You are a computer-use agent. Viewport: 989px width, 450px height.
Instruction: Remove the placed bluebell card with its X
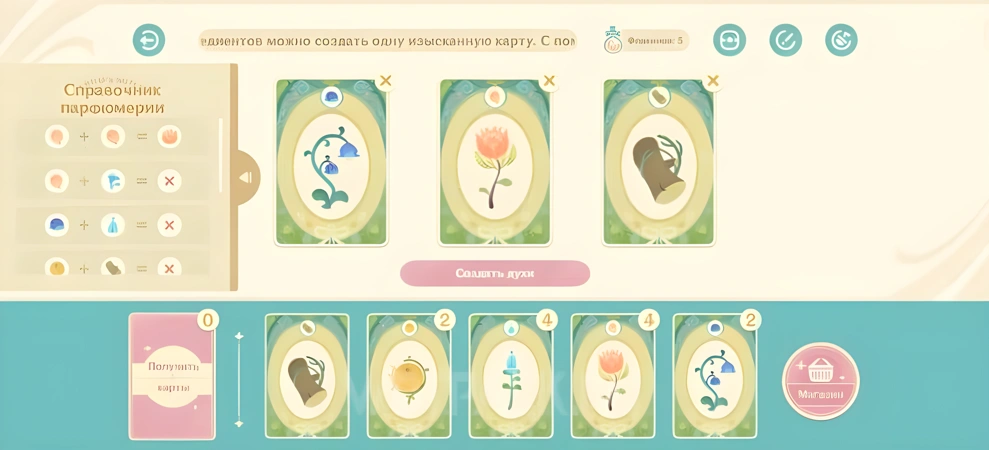tap(385, 81)
